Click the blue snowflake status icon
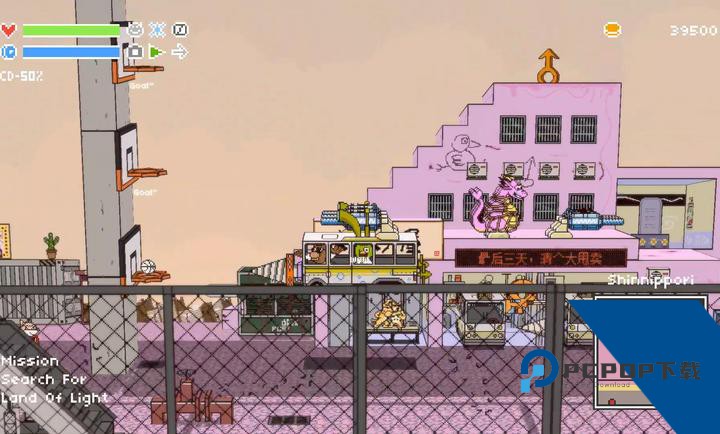Screen dimensions: 720x434 click(157, 30)
